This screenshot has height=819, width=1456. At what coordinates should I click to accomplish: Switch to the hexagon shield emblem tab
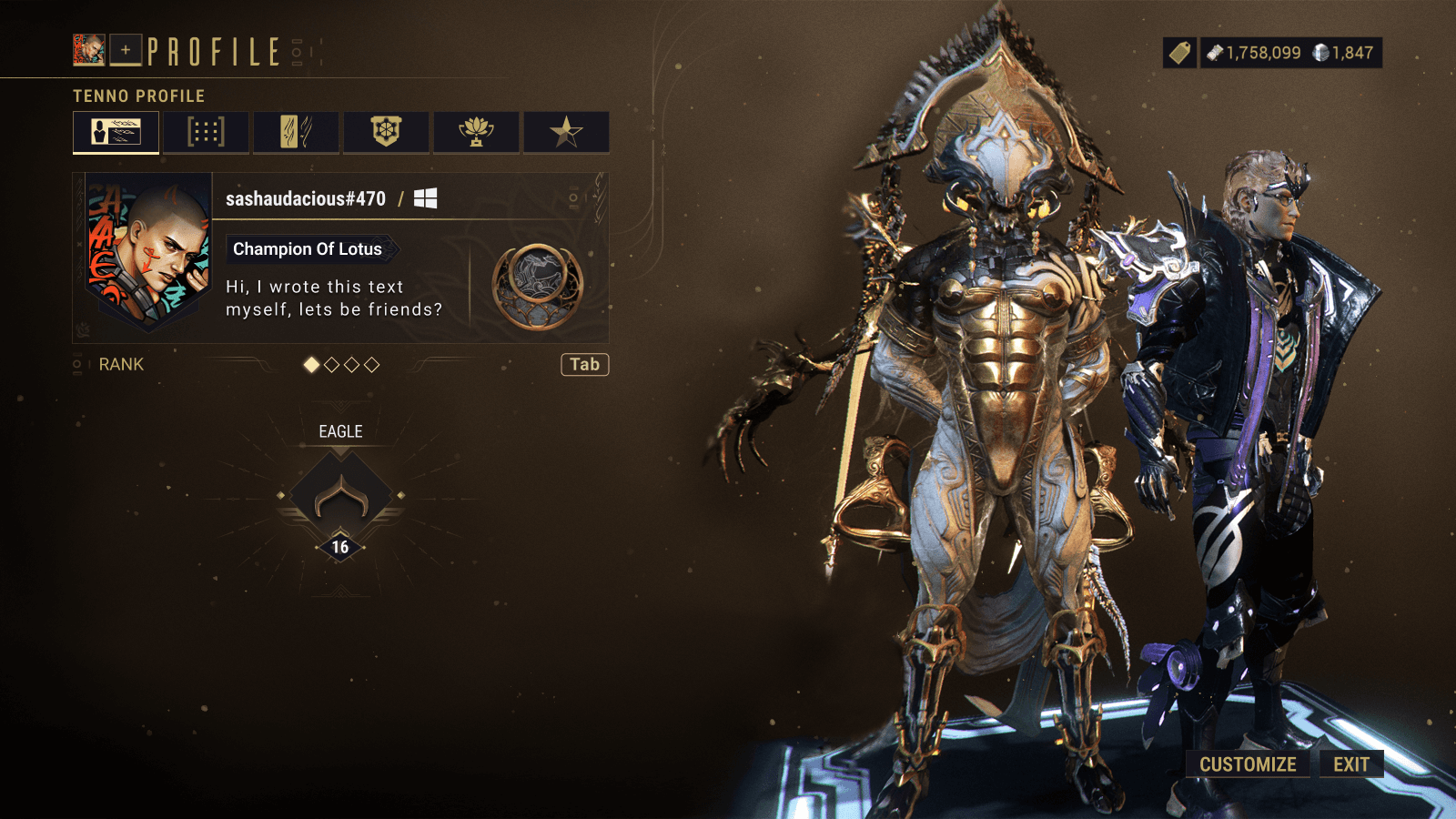point(386,132)
